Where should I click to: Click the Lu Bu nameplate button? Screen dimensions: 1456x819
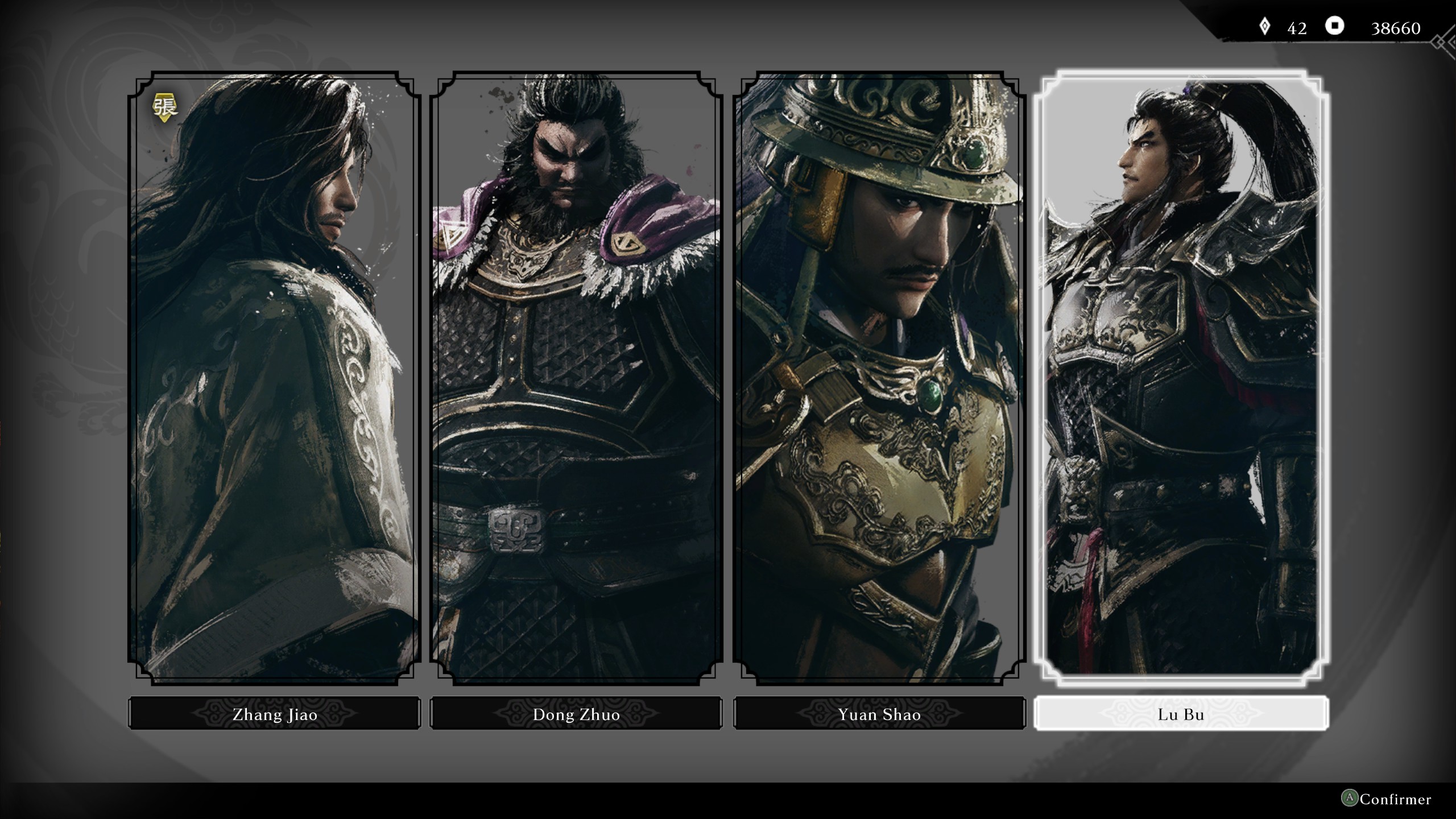[1180, 714]
